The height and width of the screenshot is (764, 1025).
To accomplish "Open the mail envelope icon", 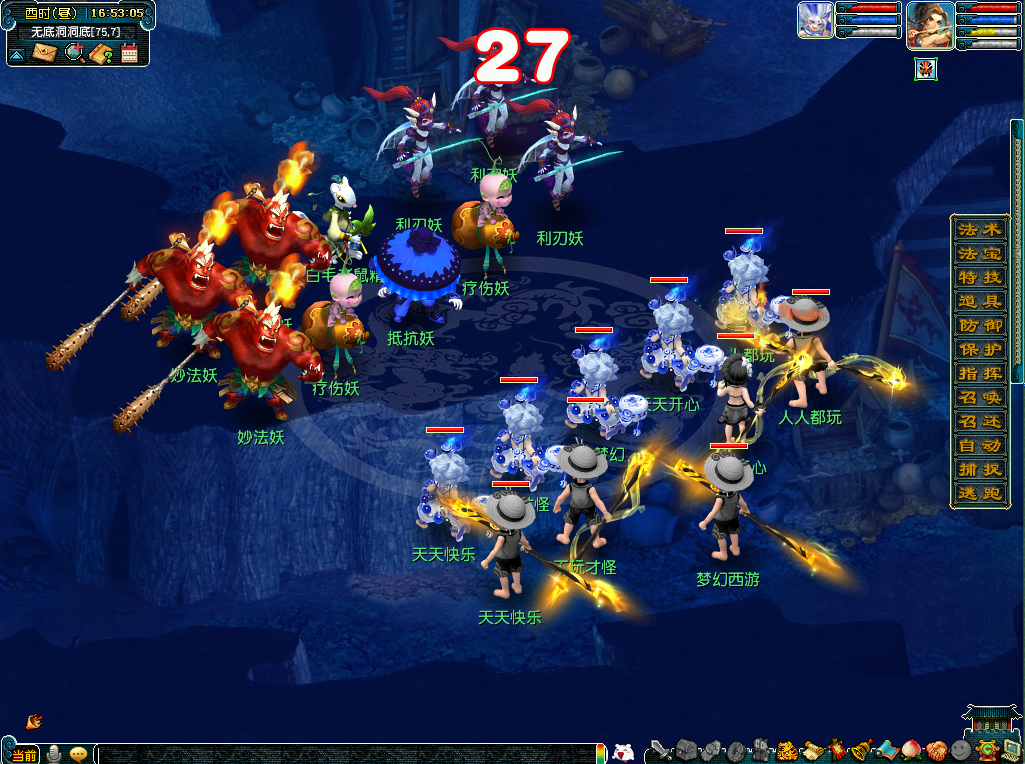I will click(45, 52).
